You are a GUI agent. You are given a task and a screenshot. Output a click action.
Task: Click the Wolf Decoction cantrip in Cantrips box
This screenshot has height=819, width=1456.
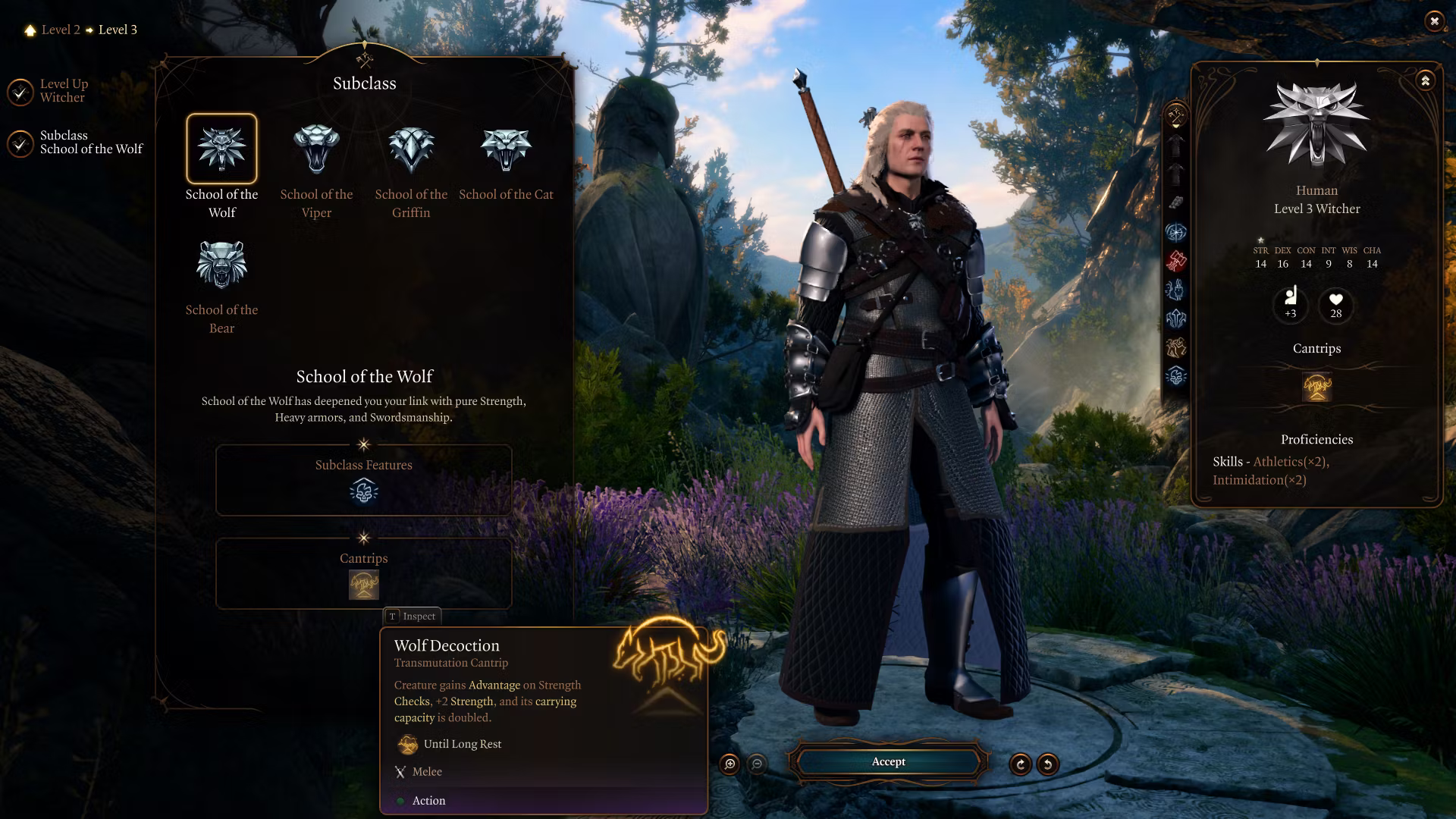point(364,585)
